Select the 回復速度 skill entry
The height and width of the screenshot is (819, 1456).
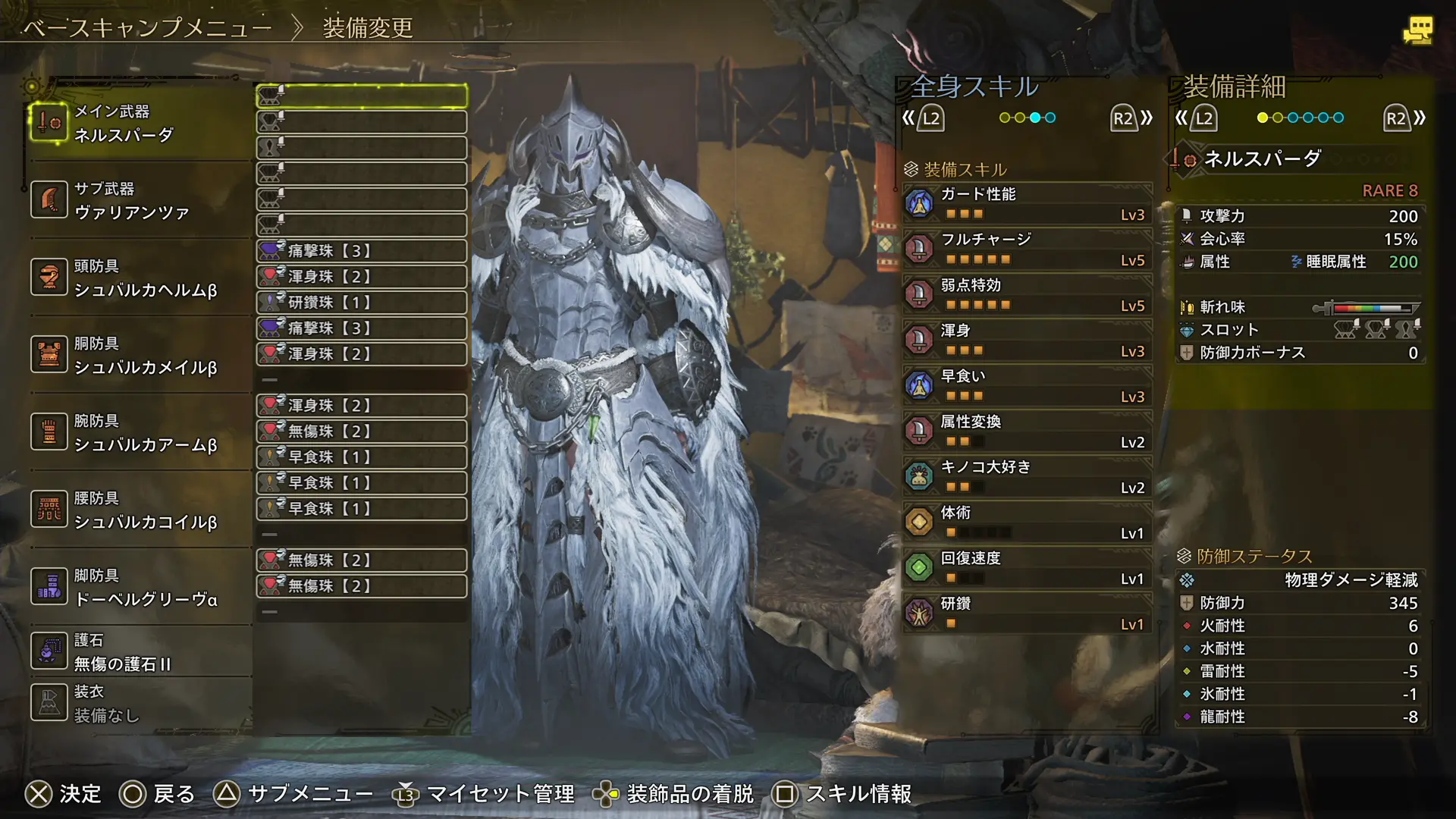pyautogui.click(x=1027, y=567)
